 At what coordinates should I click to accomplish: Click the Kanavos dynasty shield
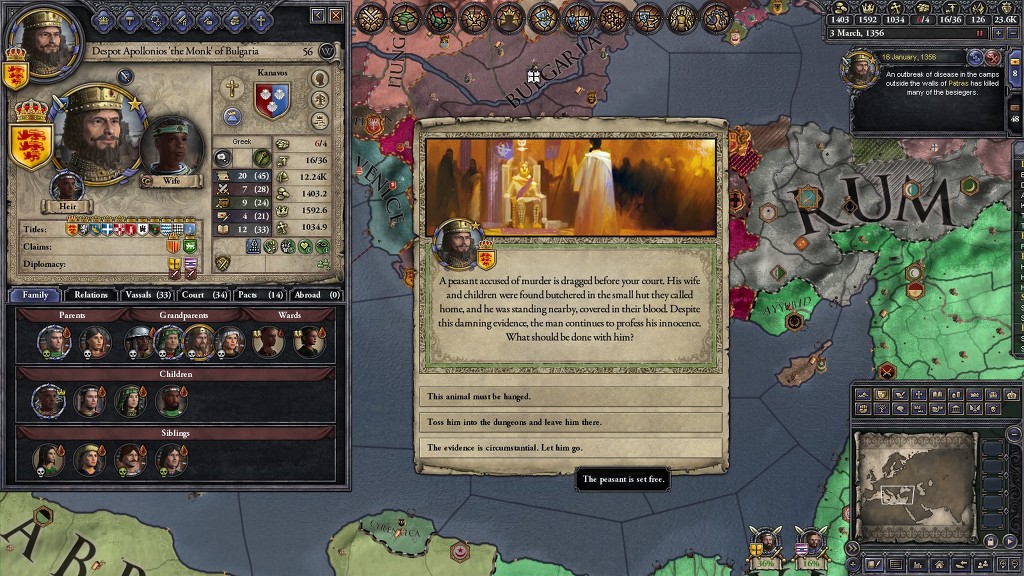[272, 101]
